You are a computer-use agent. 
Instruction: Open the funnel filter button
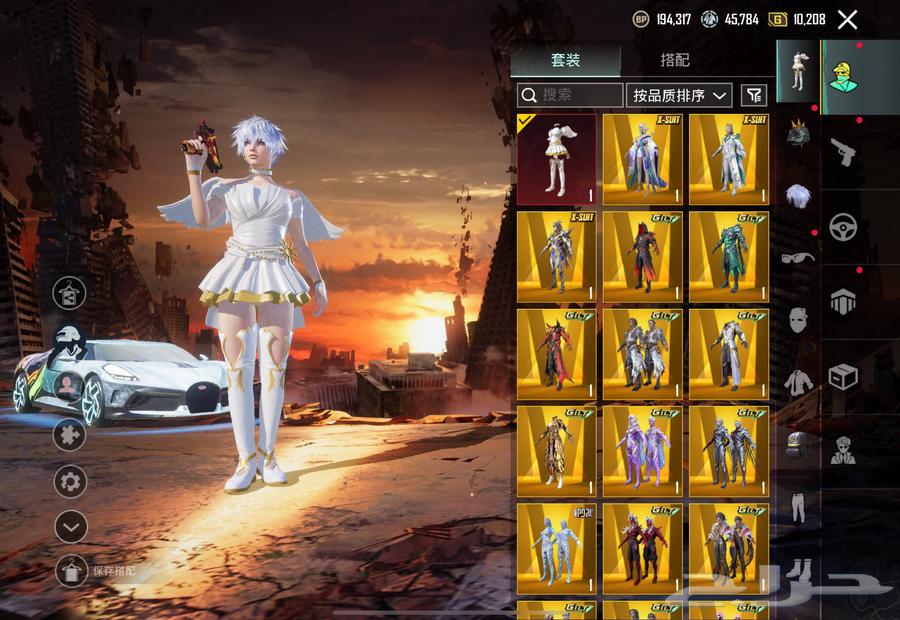[754, 95]
